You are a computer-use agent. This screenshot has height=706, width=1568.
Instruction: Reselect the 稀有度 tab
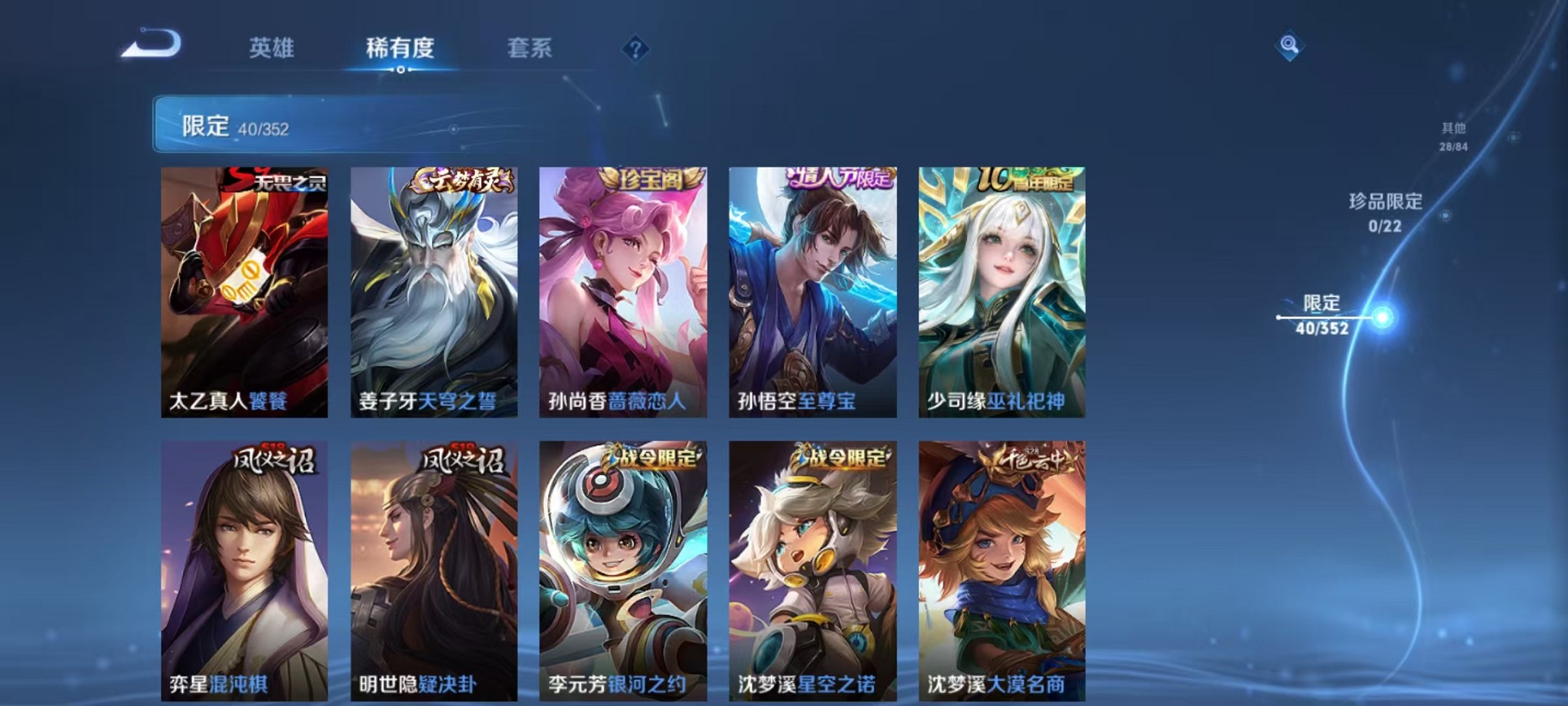[400, 46]
